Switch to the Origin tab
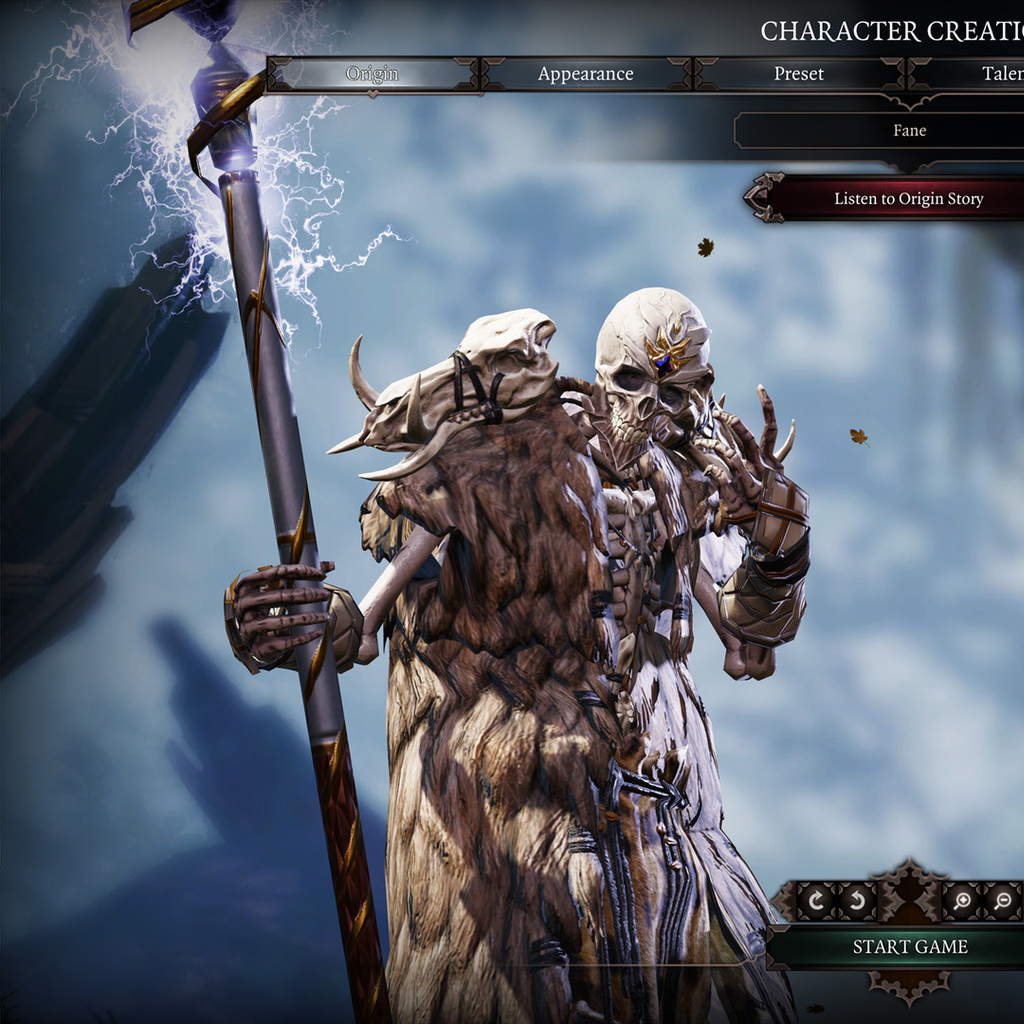This screenshot has height=1024, width=1024. [372, 74]
